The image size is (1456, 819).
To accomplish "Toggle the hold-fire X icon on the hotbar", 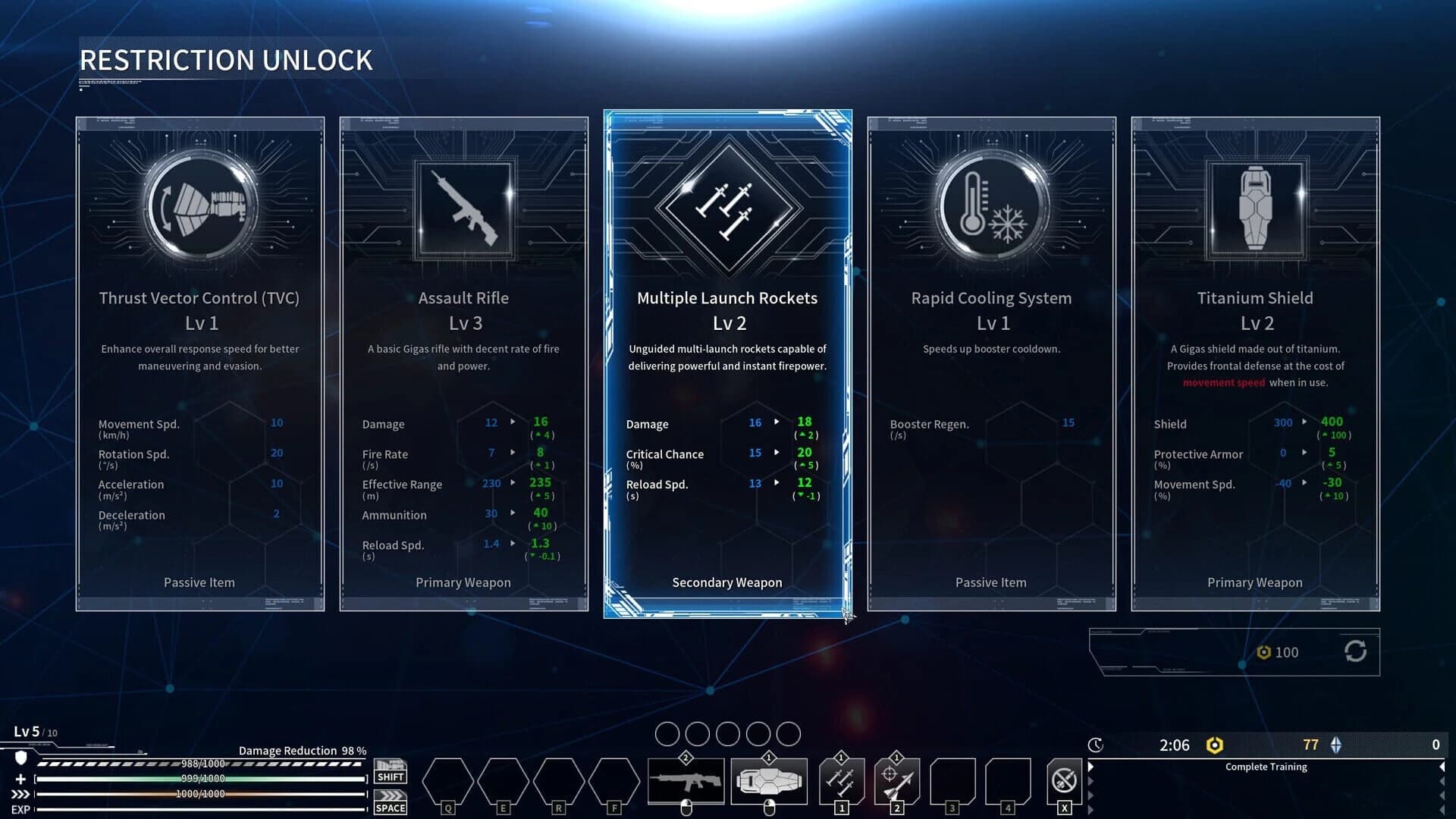I will click(1064, 781).
